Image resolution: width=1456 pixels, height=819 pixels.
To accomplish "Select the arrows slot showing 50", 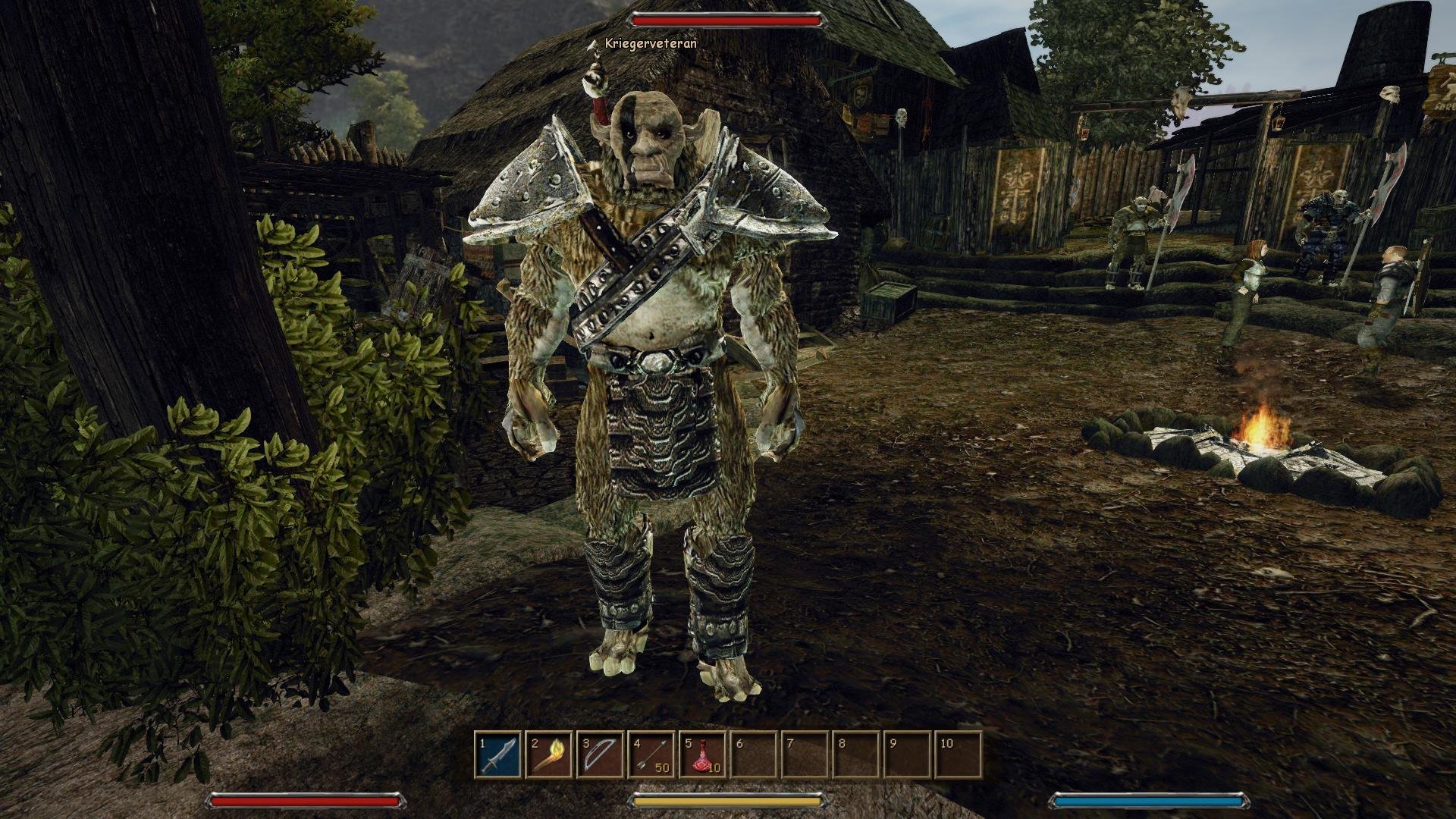I will tap(651, 754).
